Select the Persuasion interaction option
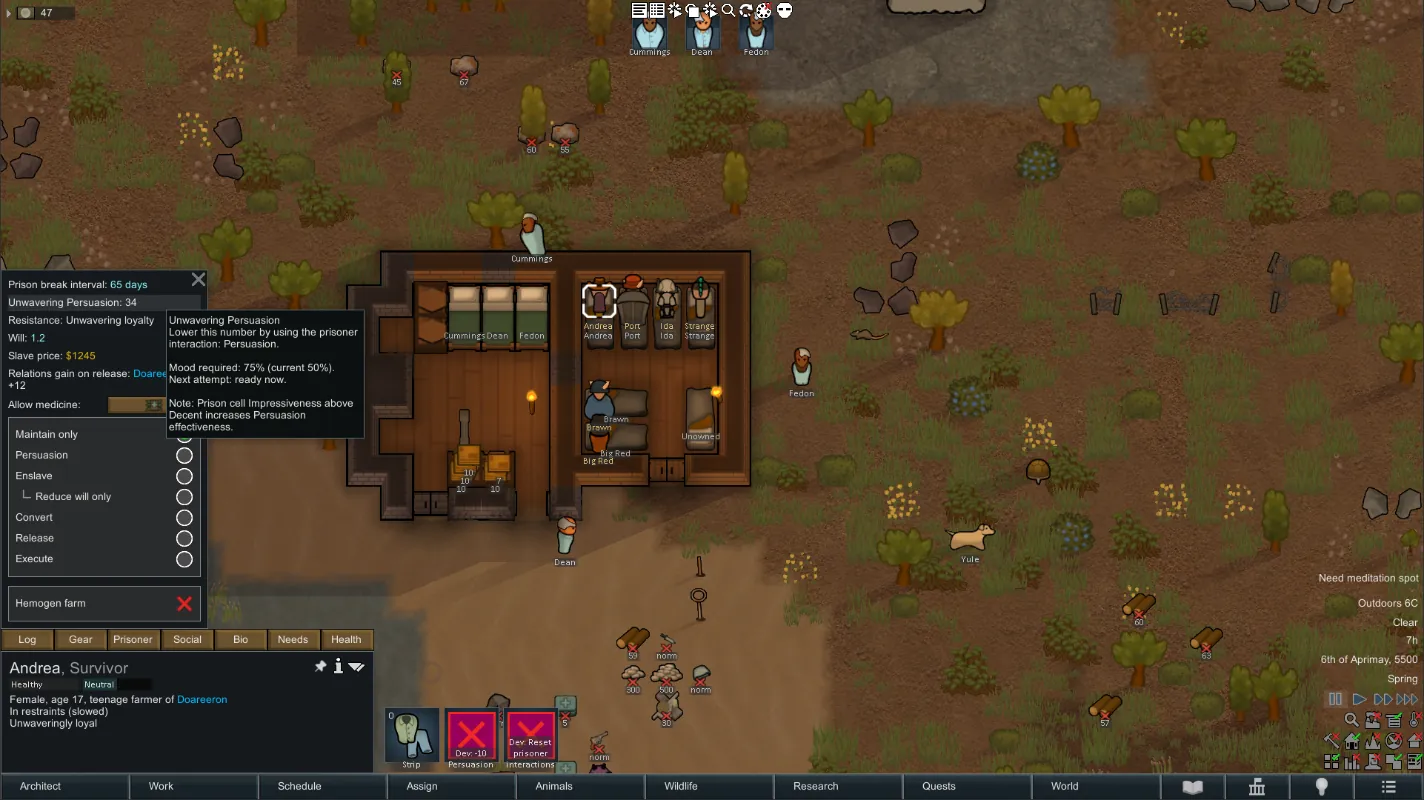The image size is (1424, 800). click(x=184, y=455)
